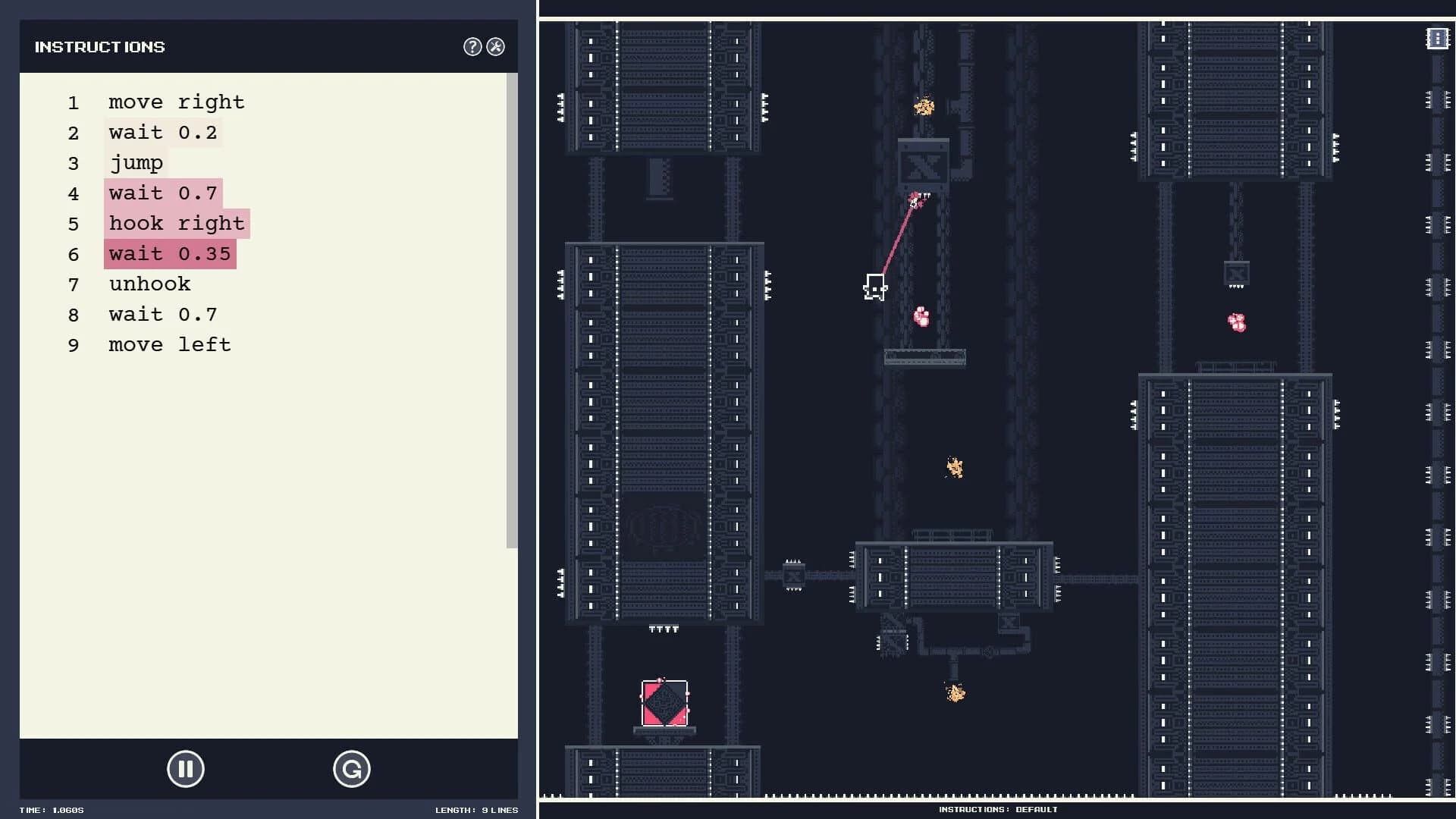The width and height of the screenshot is (1456, 819).
Task: Click line number 4 in the editor
Action: [74, 193]
